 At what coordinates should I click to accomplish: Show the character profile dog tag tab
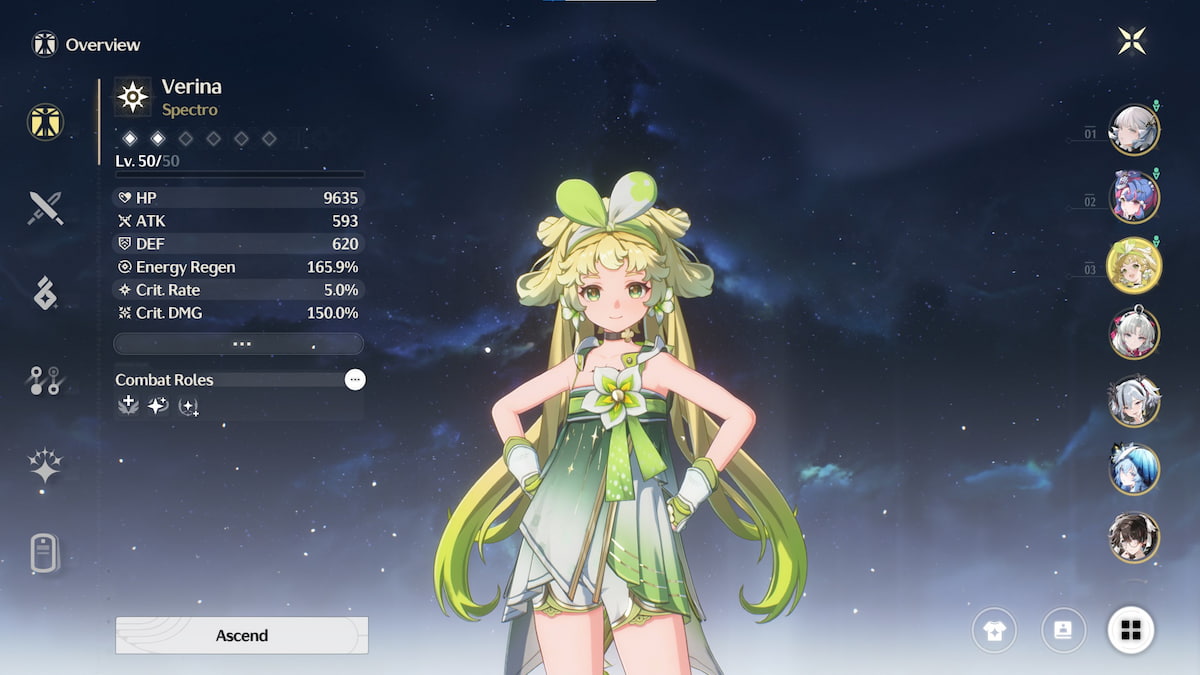point(46,552)
